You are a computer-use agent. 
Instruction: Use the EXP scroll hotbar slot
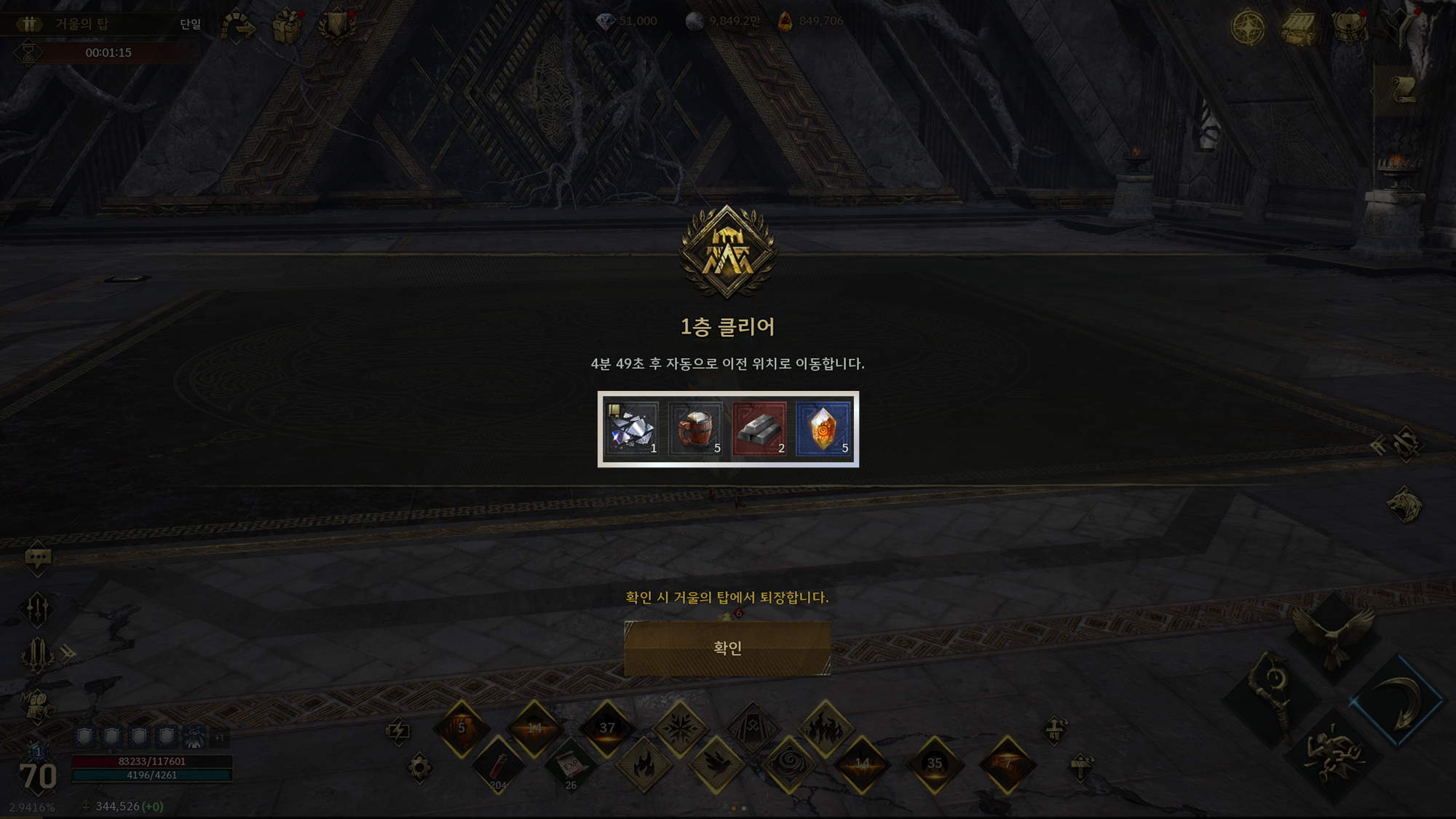pyautogui.click(x=571, y=766)
